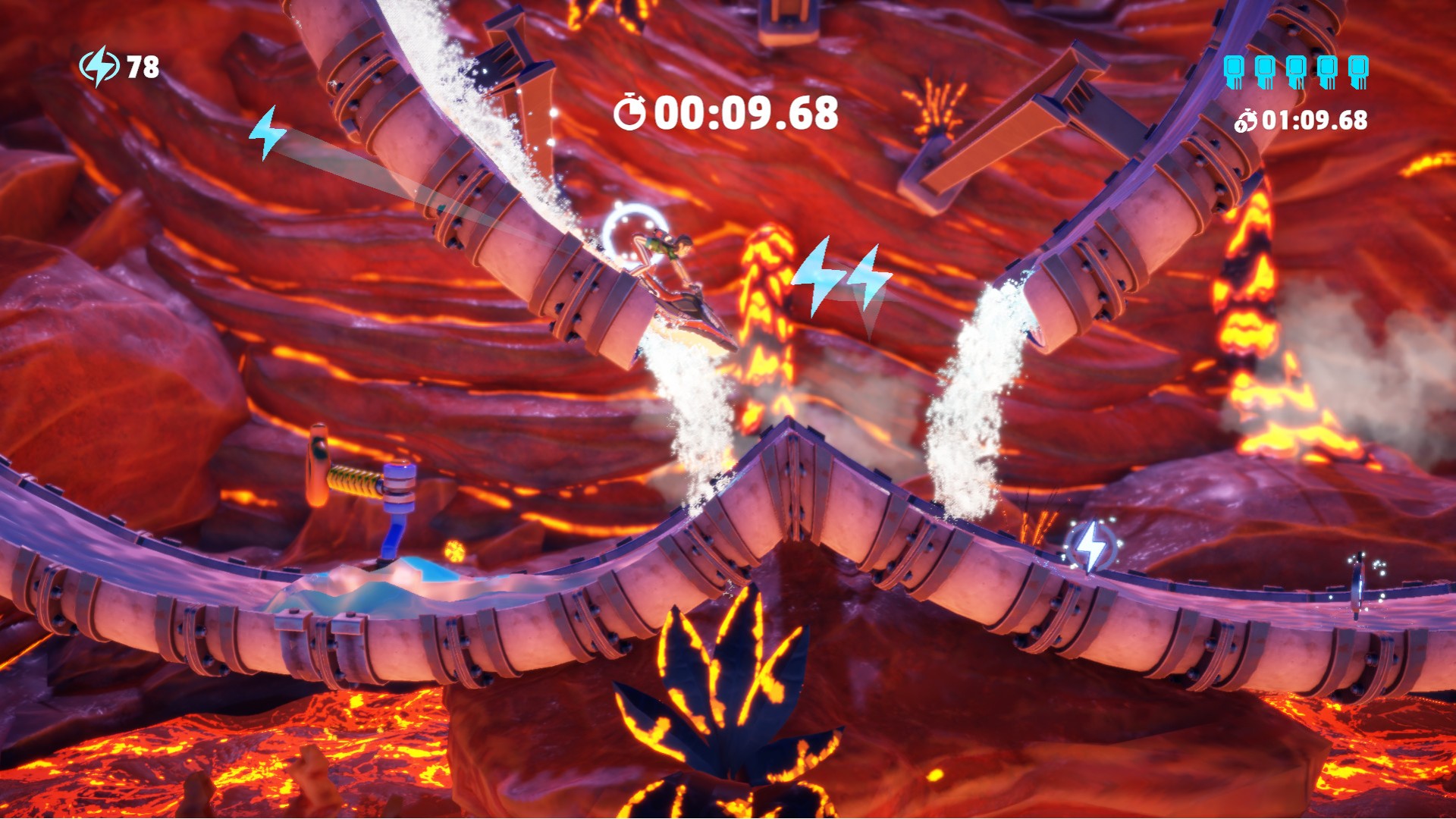This screenshot has height=819, width=1456.
Task: Select the first jet-ski life icon top right
Action: coord(1233,71)
